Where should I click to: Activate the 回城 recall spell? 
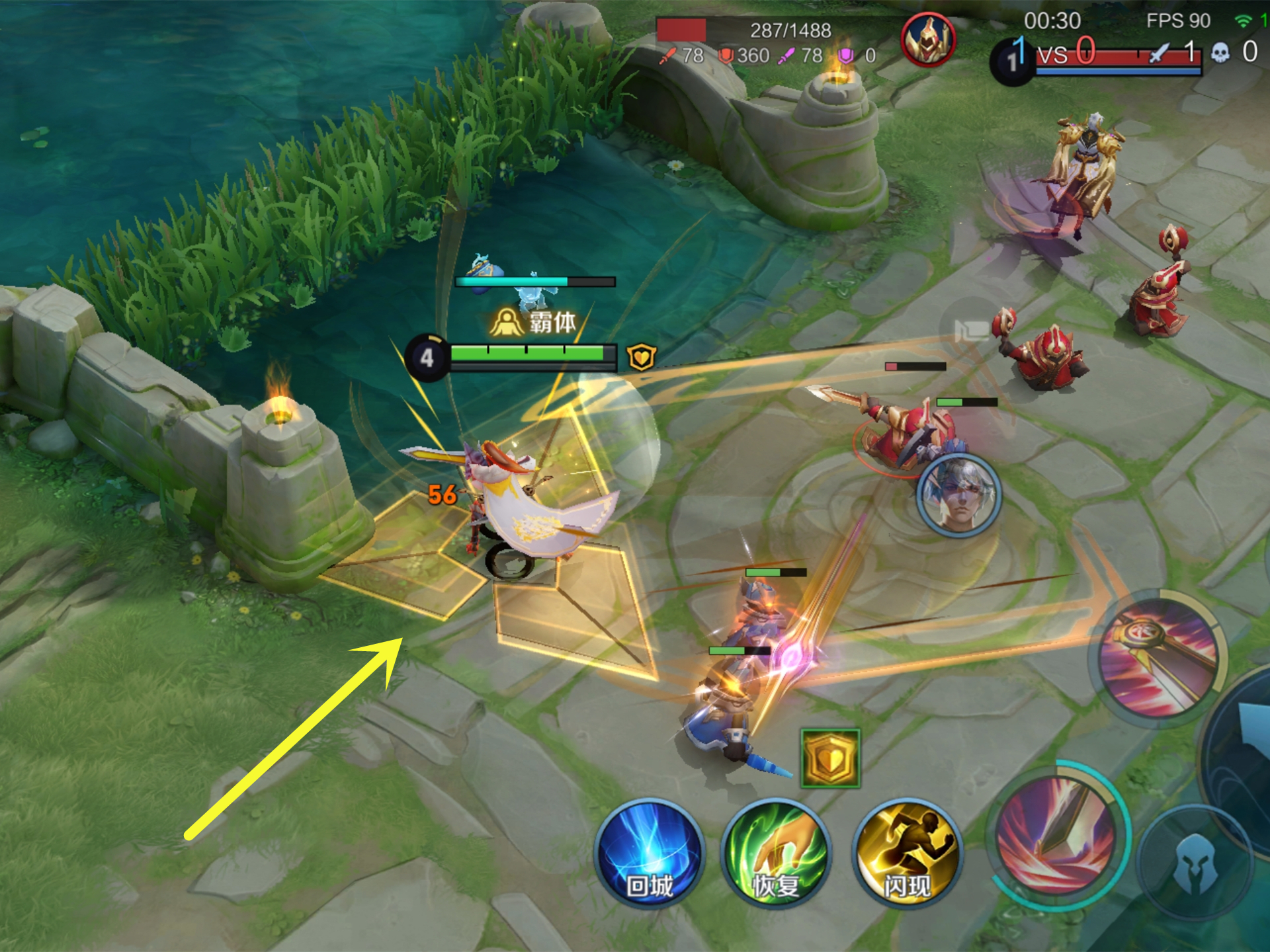pos(649,853)
